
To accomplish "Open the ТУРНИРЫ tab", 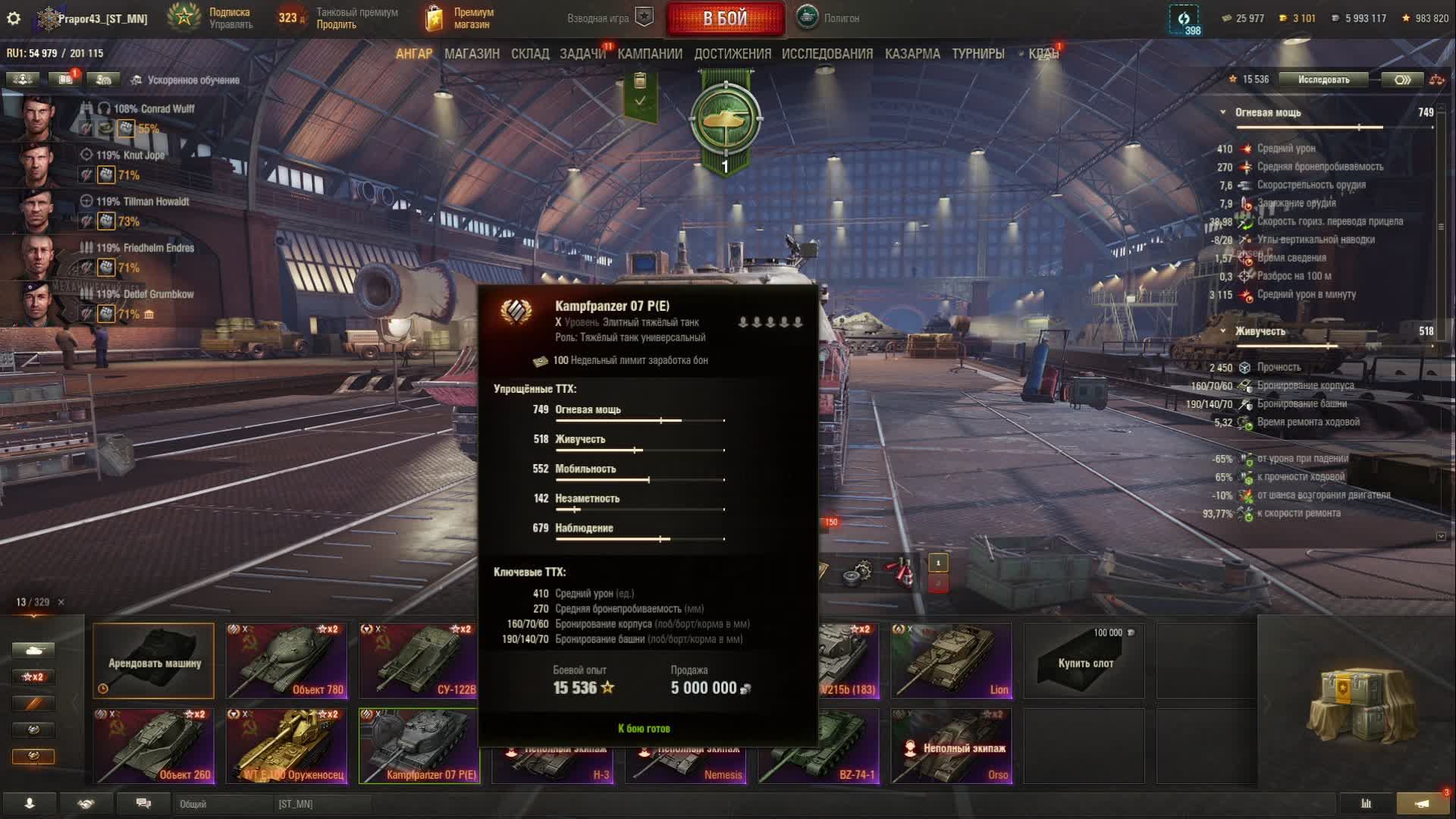I will click(978, 54).
